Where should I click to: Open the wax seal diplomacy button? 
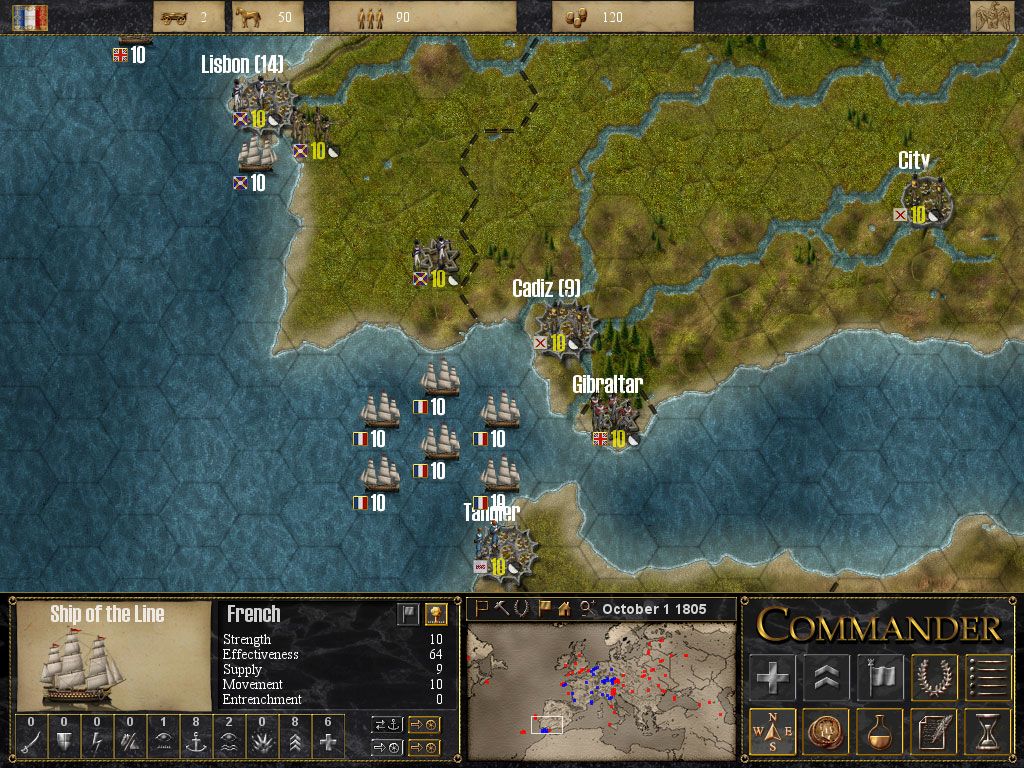(x=826, y=731)
